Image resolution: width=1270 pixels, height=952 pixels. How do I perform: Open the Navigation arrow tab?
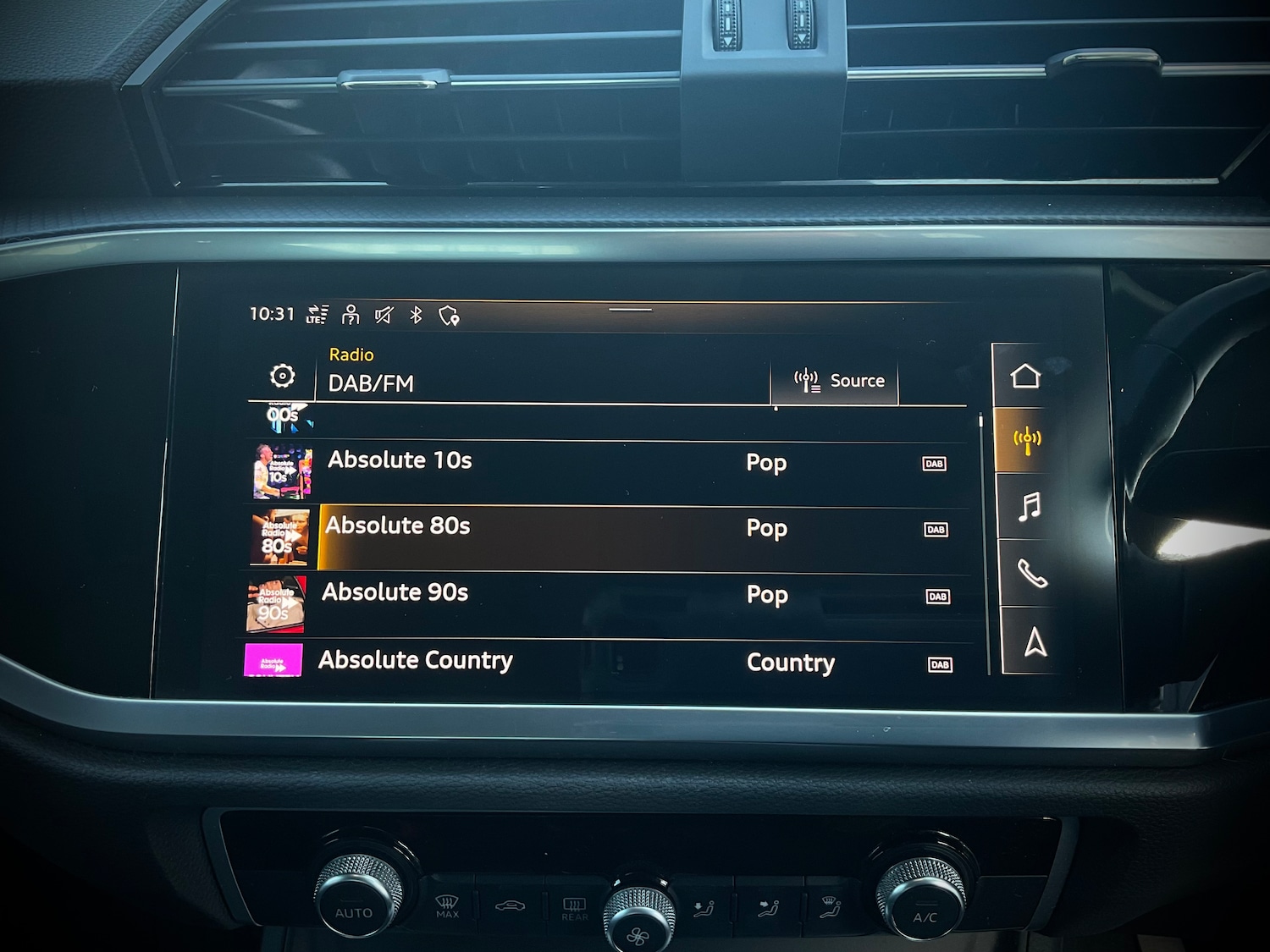[x=1035, y=642]
